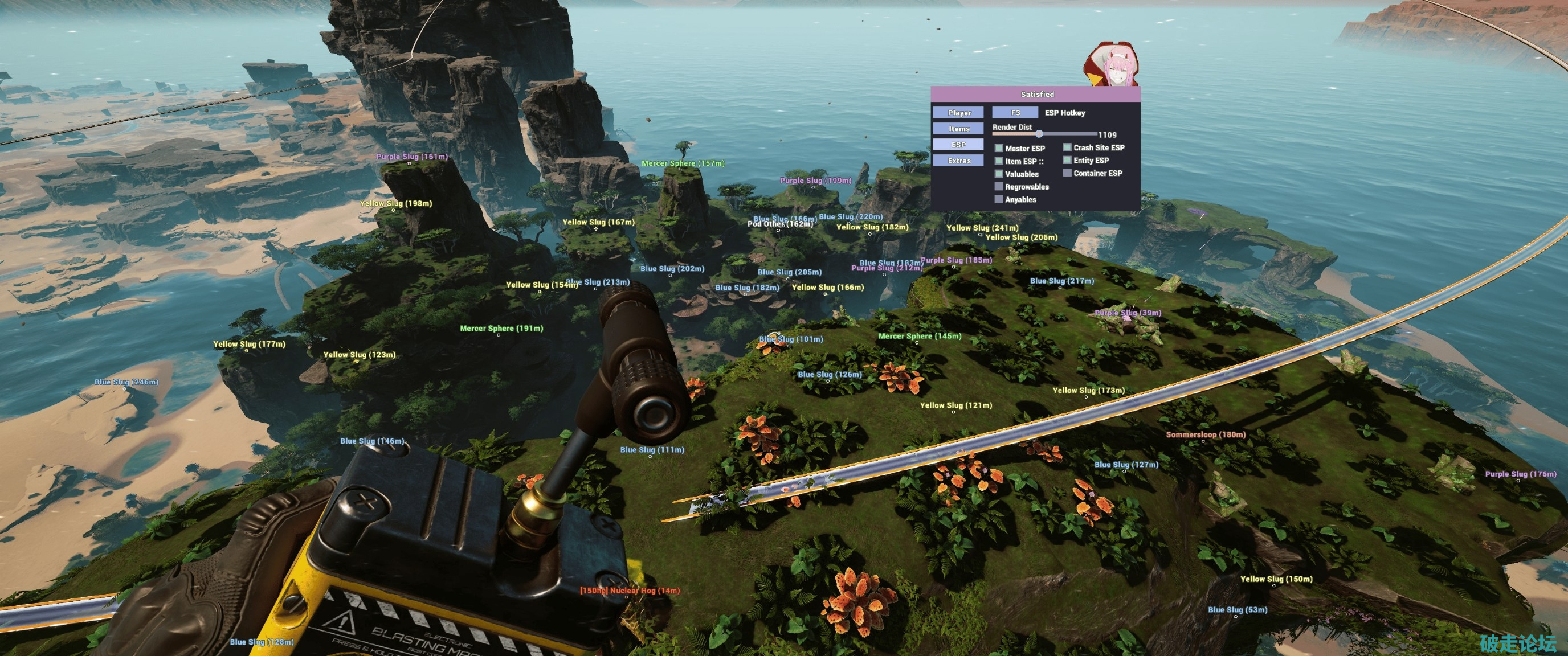The image size is (1568, 656).
Task: Select the ESP tab
Action: click(x=959, y=144)
